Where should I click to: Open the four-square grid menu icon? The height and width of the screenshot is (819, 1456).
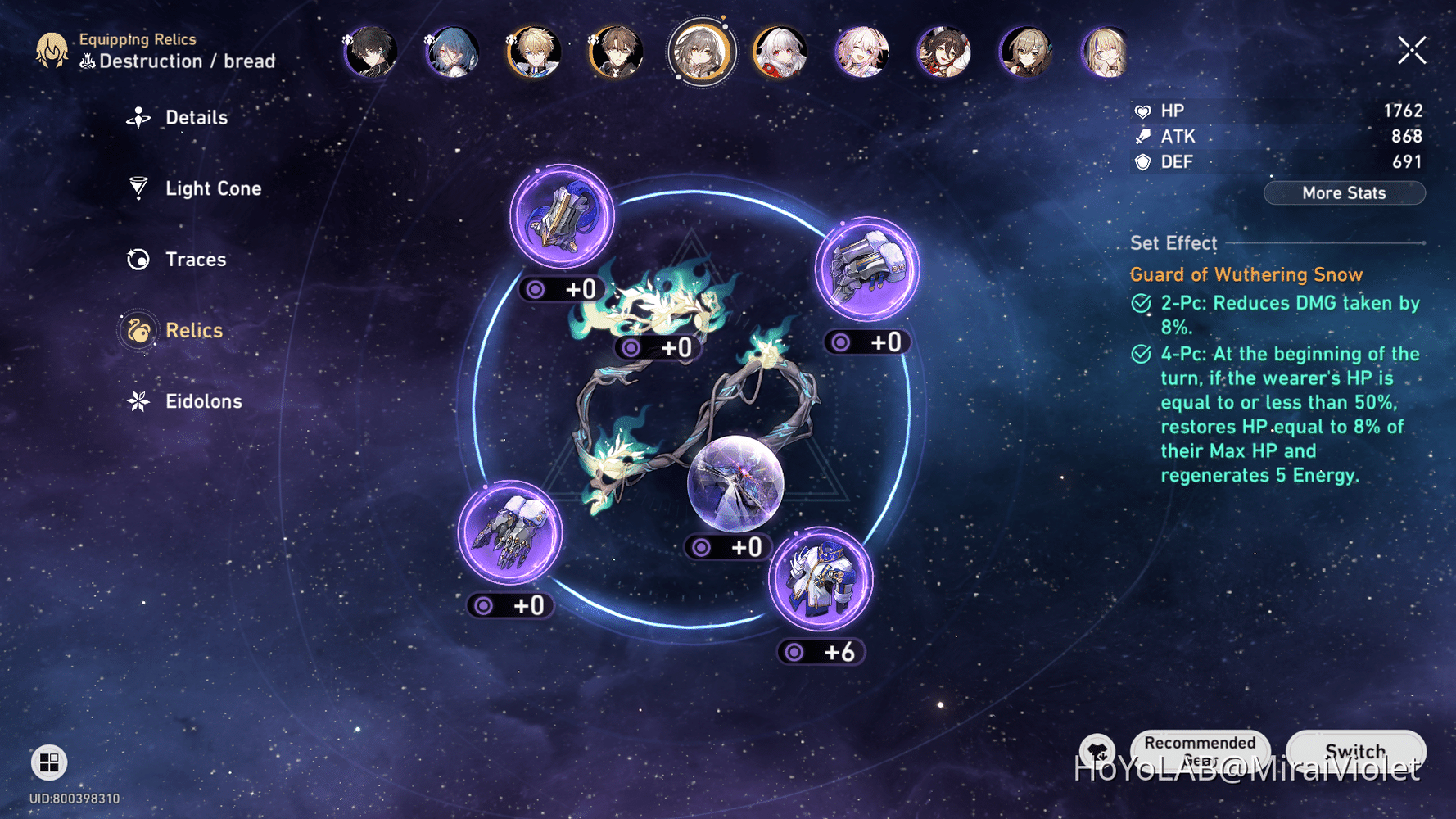[49, 762]
